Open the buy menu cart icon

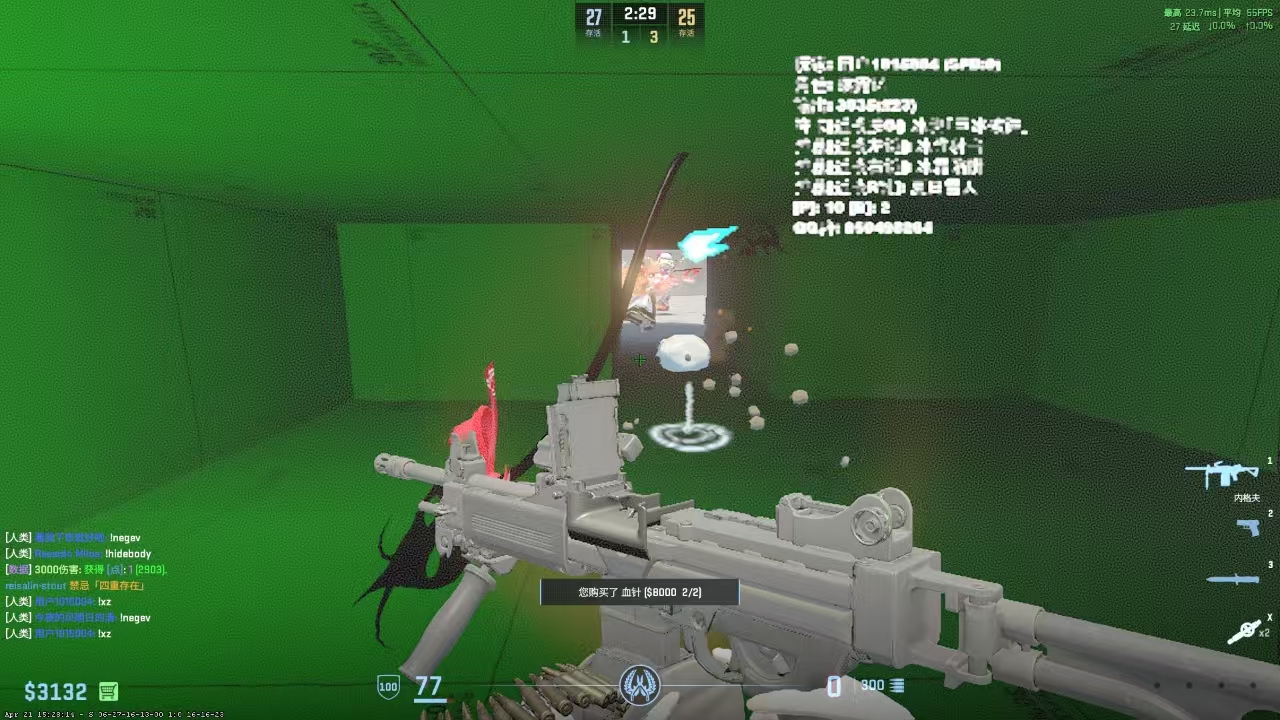tap(109, 691)
